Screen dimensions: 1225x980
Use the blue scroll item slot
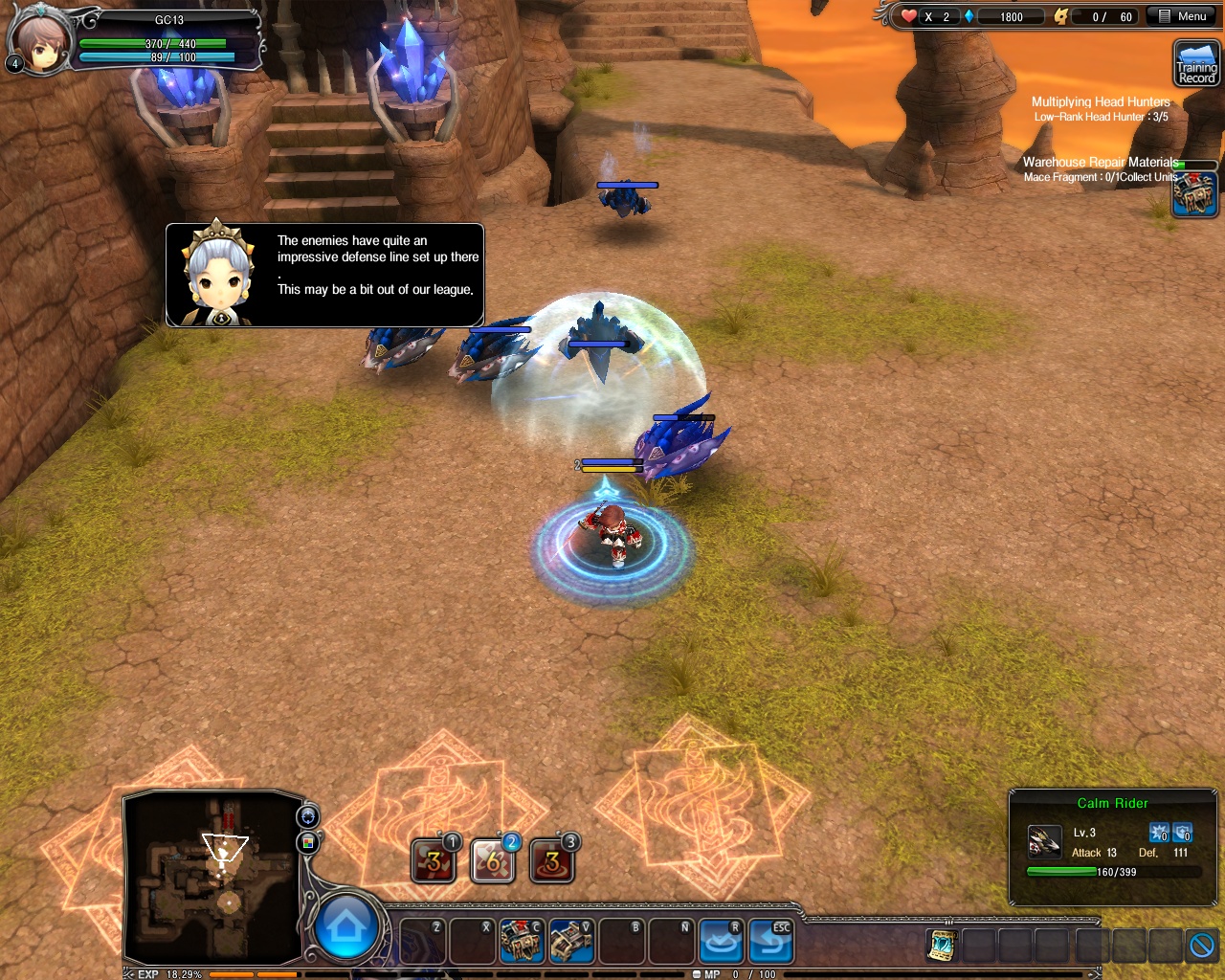(942, 946)
